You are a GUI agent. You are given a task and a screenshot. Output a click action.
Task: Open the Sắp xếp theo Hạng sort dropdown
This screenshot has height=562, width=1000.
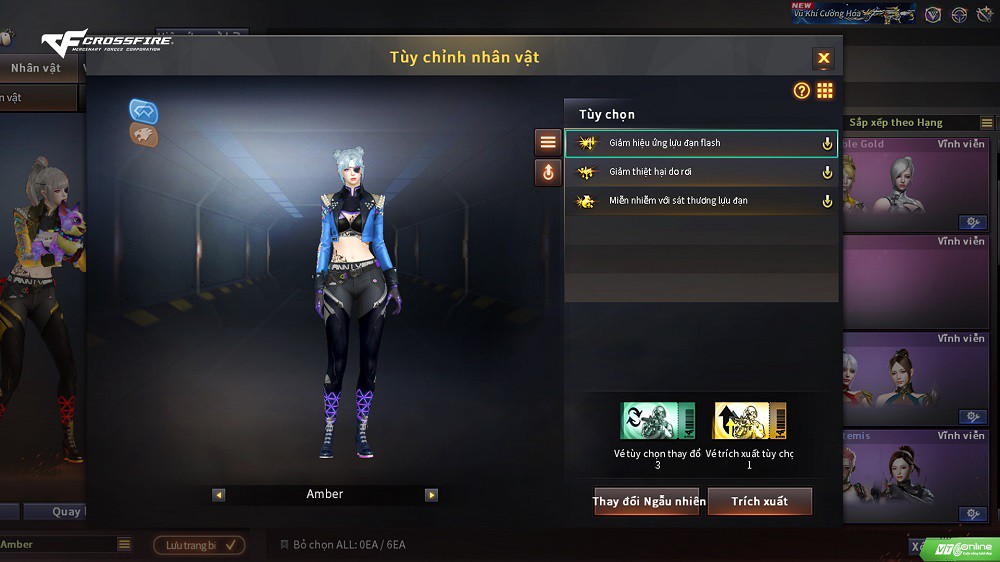coord(986,123)
